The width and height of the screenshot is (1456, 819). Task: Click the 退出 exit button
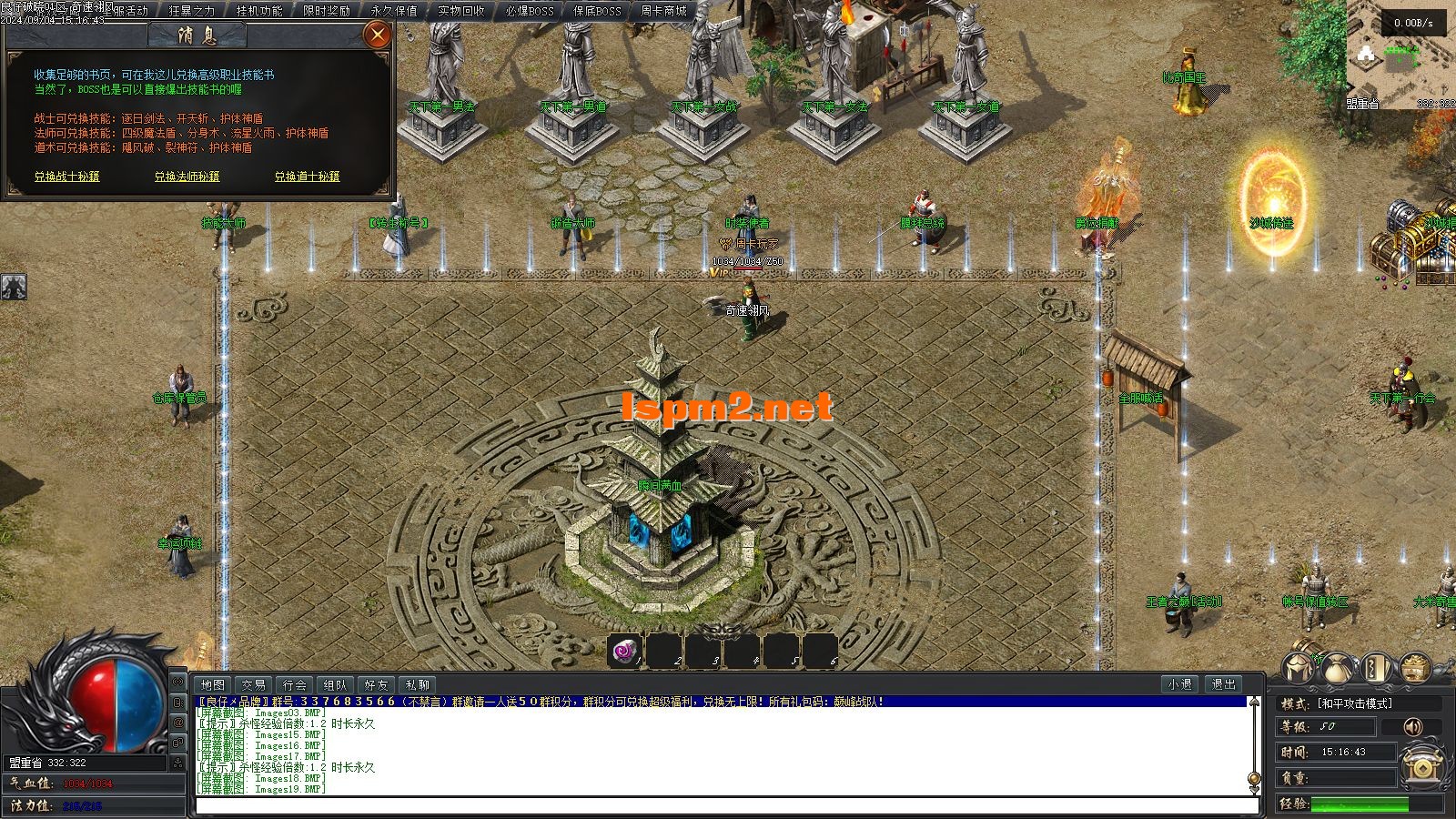pyautogui.click(x=1224, y=684)
